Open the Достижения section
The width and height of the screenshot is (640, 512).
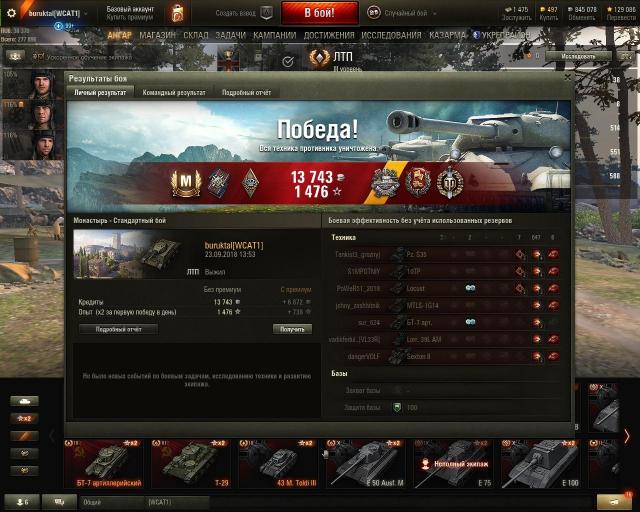tap(329, 35)
